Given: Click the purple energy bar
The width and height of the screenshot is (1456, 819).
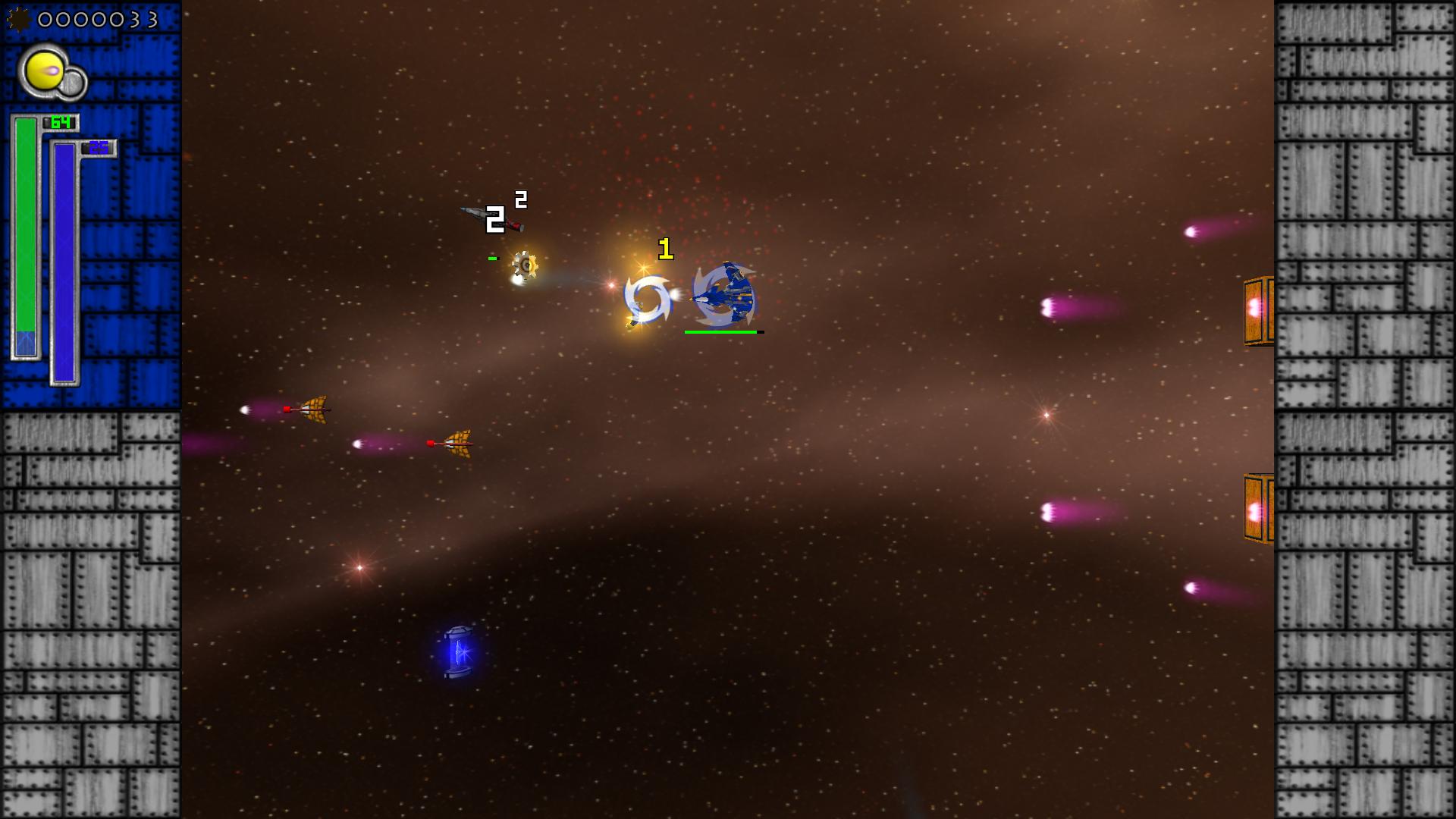Looking at the screenshot, I should coord(64,258).
